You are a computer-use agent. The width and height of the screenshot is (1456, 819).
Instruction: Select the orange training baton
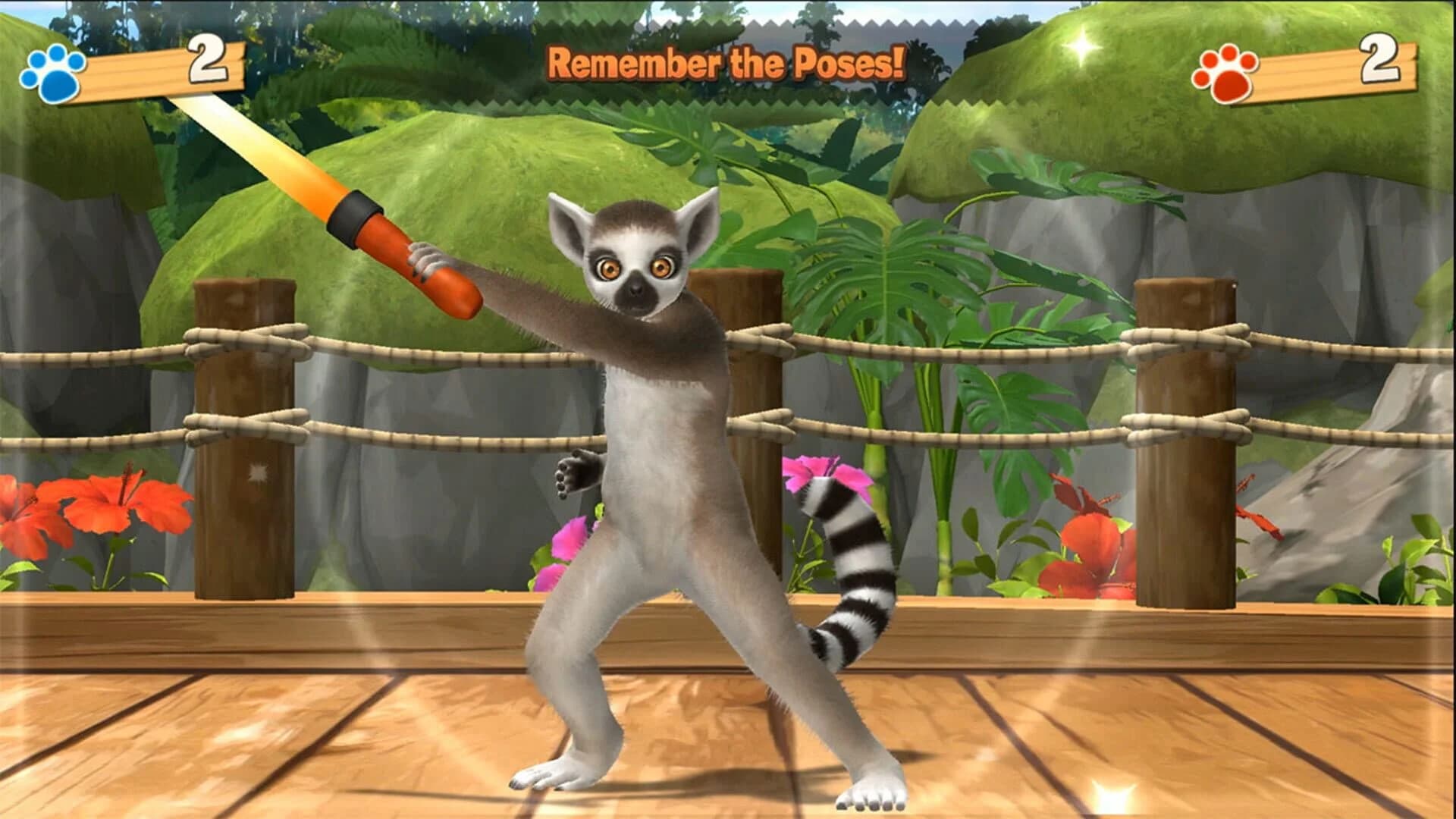coord(379,250)
